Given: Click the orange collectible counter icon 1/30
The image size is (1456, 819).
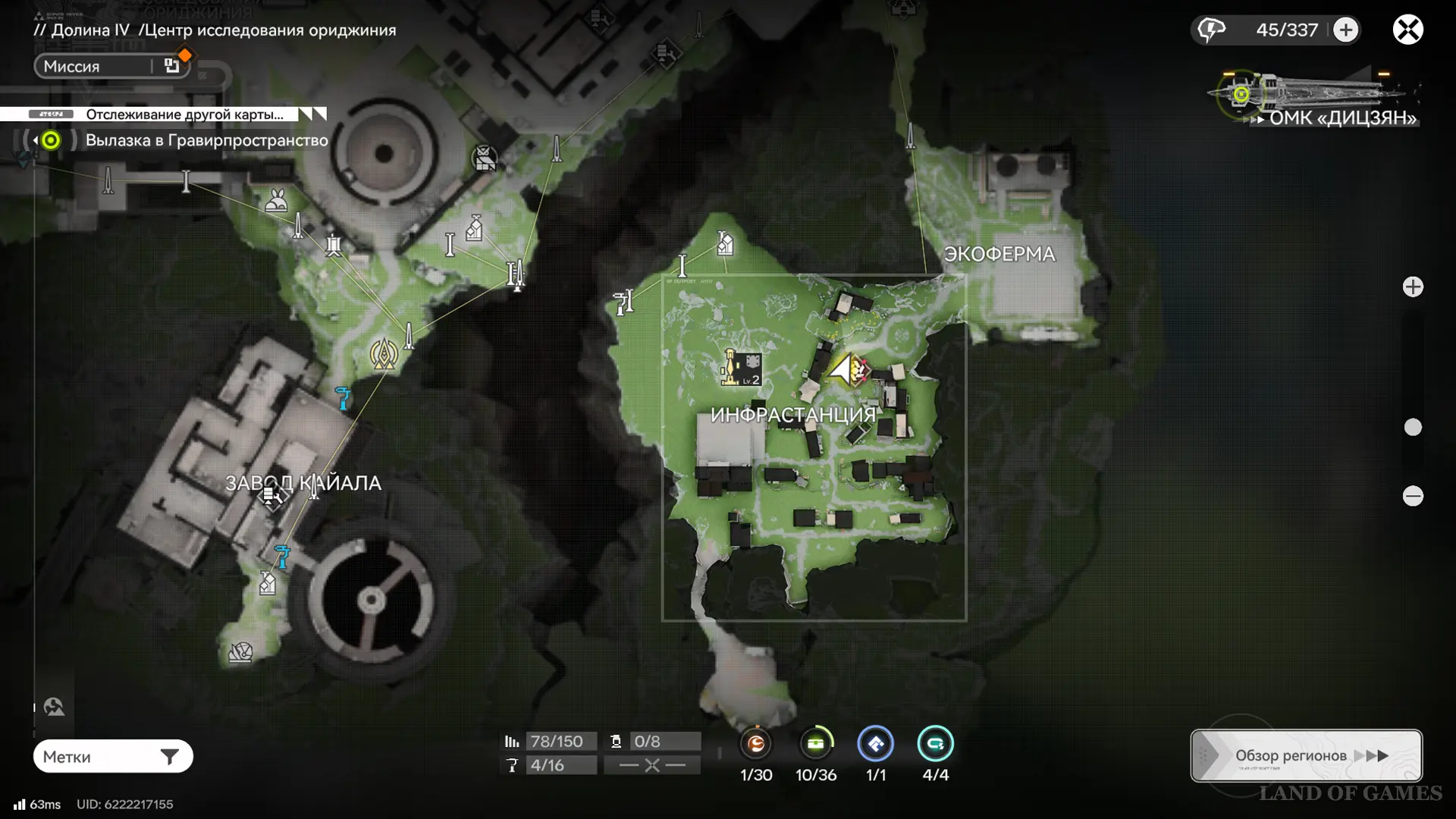Looking at the screenshot, I should [x=756, y=744].
